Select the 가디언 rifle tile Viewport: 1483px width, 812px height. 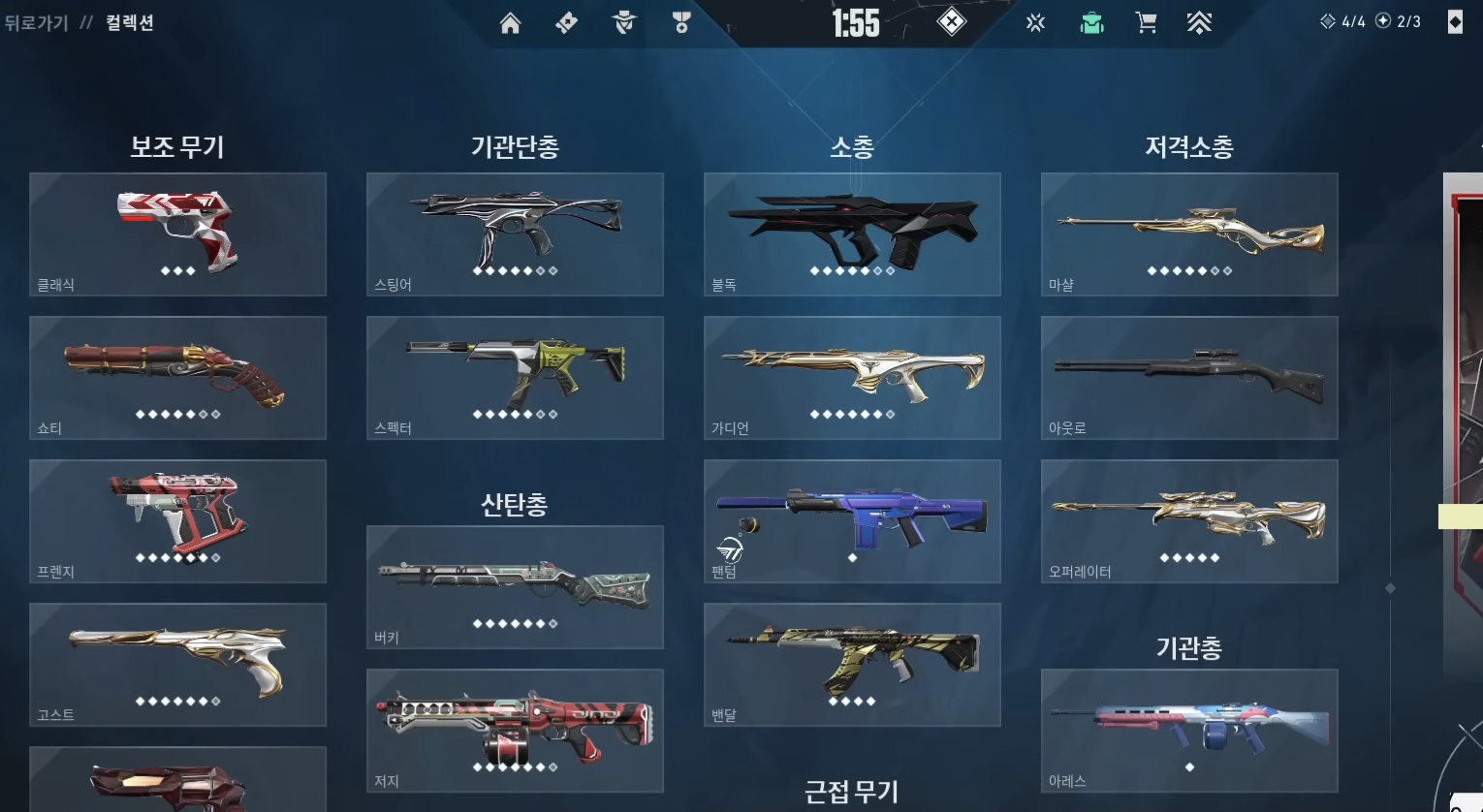tap(852, 377)
